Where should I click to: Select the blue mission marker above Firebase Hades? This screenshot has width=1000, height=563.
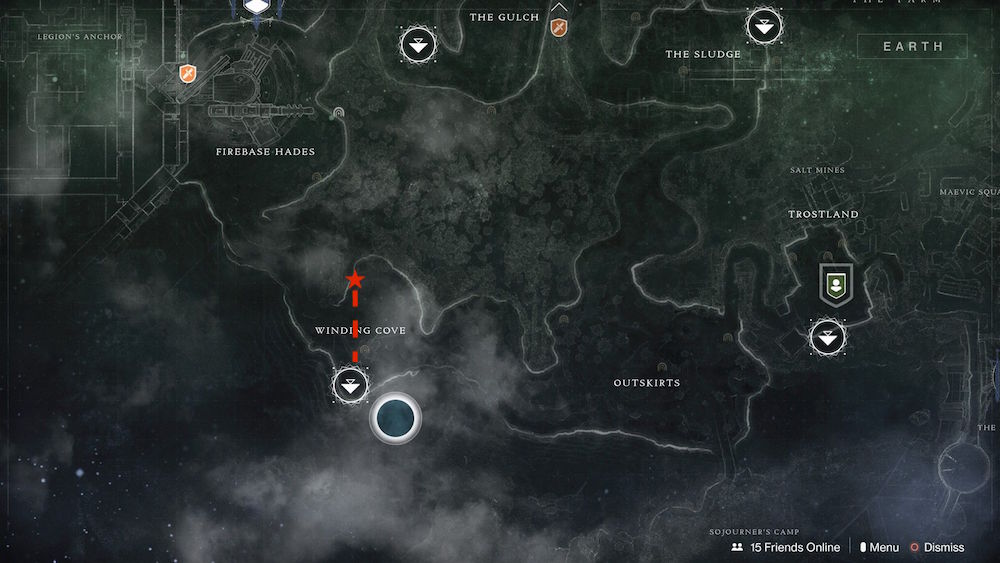pyautogui.click(x=258, y=6)
